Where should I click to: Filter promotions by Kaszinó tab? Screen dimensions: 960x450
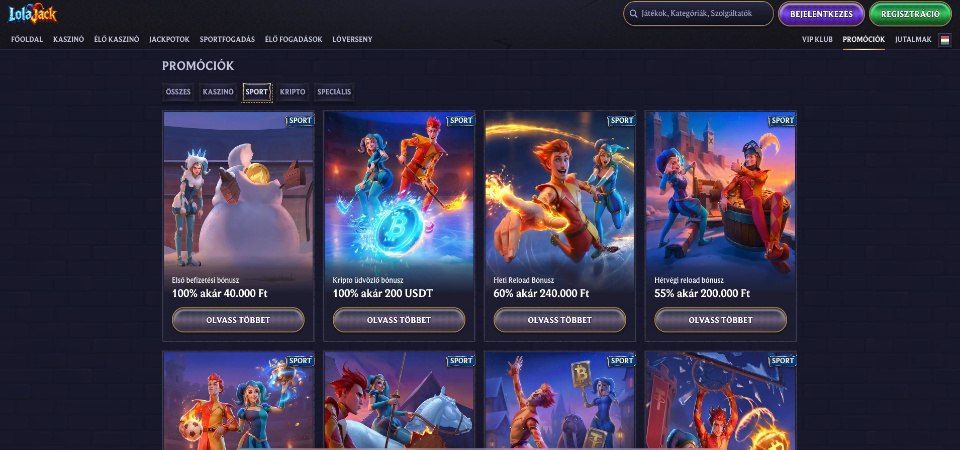218,91
